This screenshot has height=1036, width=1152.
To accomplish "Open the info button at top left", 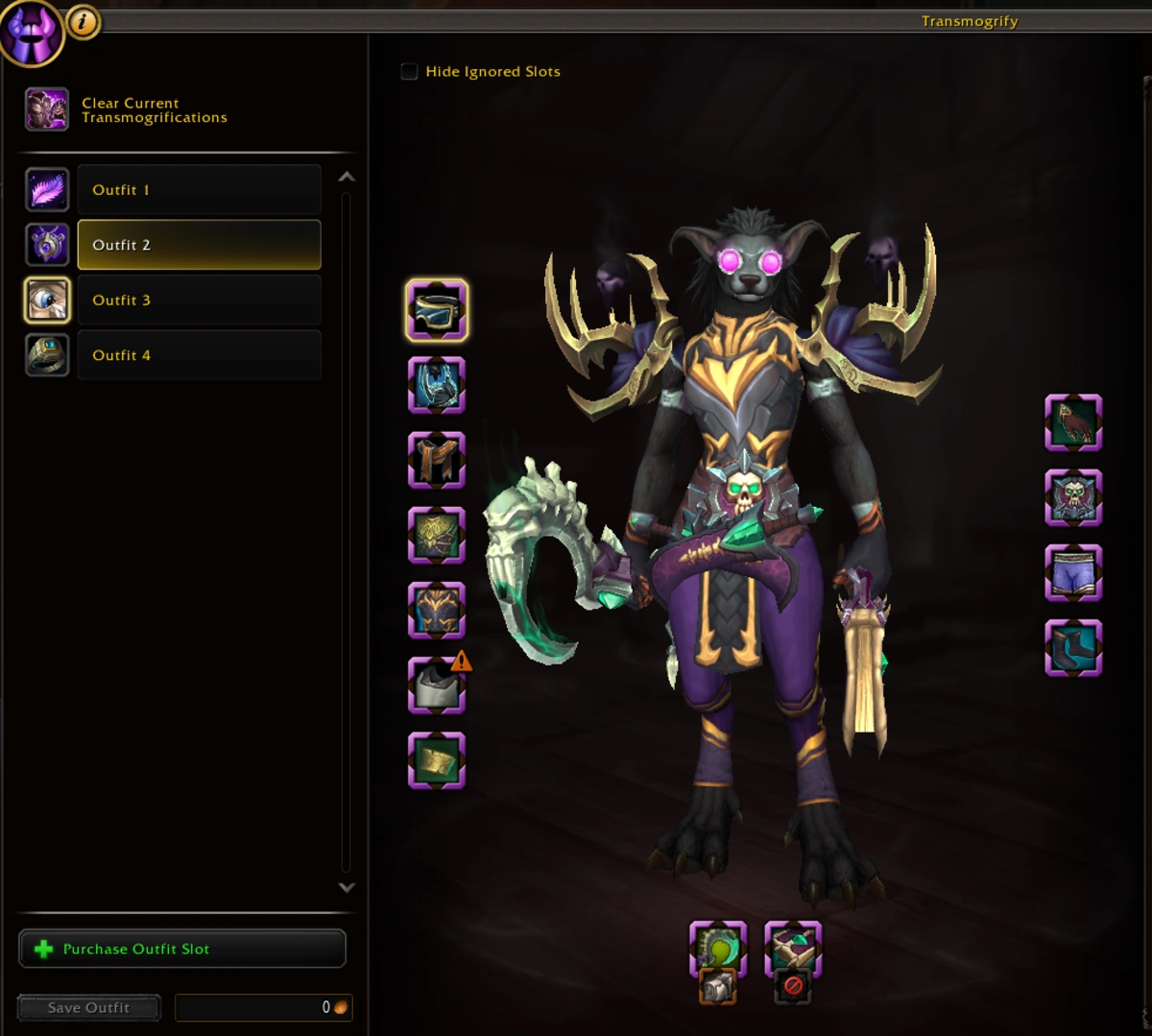I will (x=84, y=22).
